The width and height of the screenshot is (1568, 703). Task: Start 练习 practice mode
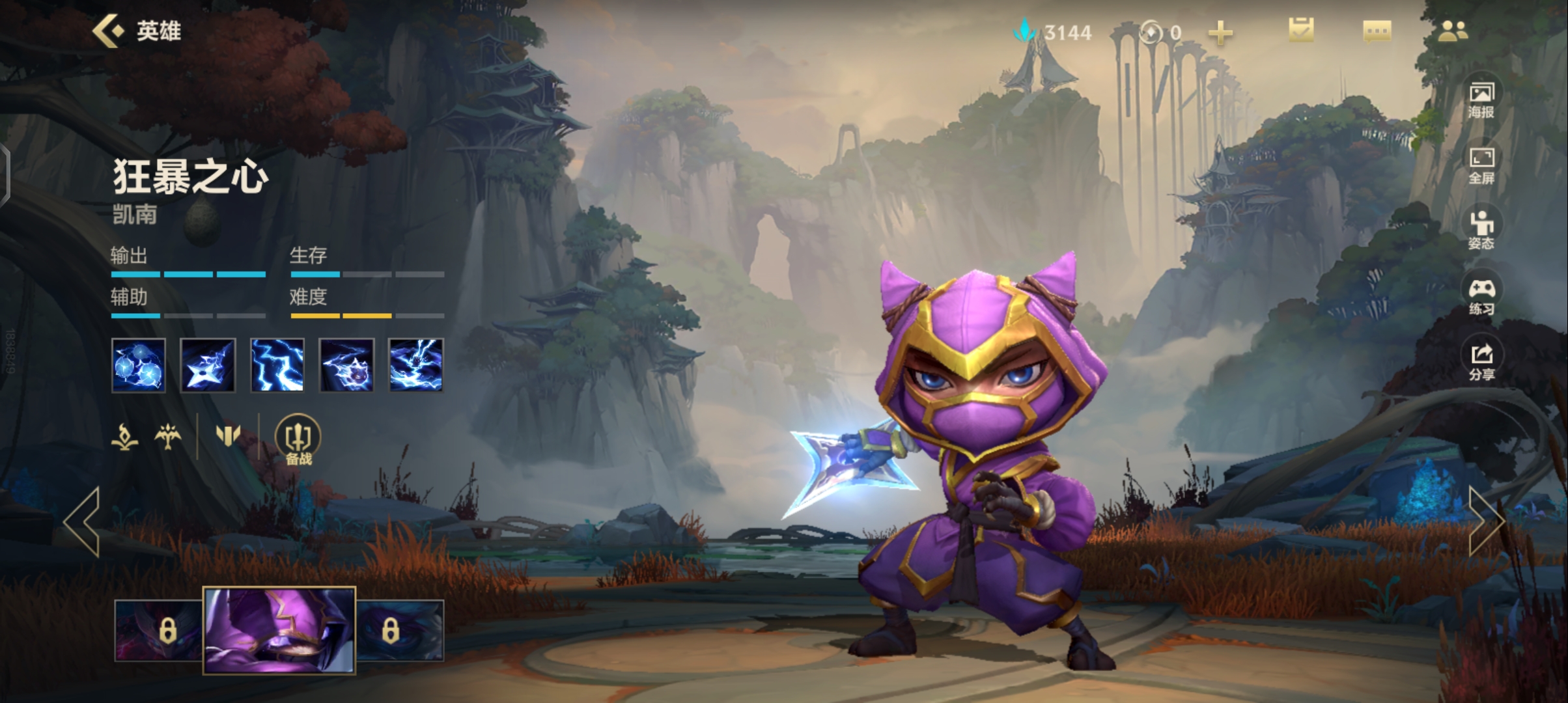coord(1481,296)
